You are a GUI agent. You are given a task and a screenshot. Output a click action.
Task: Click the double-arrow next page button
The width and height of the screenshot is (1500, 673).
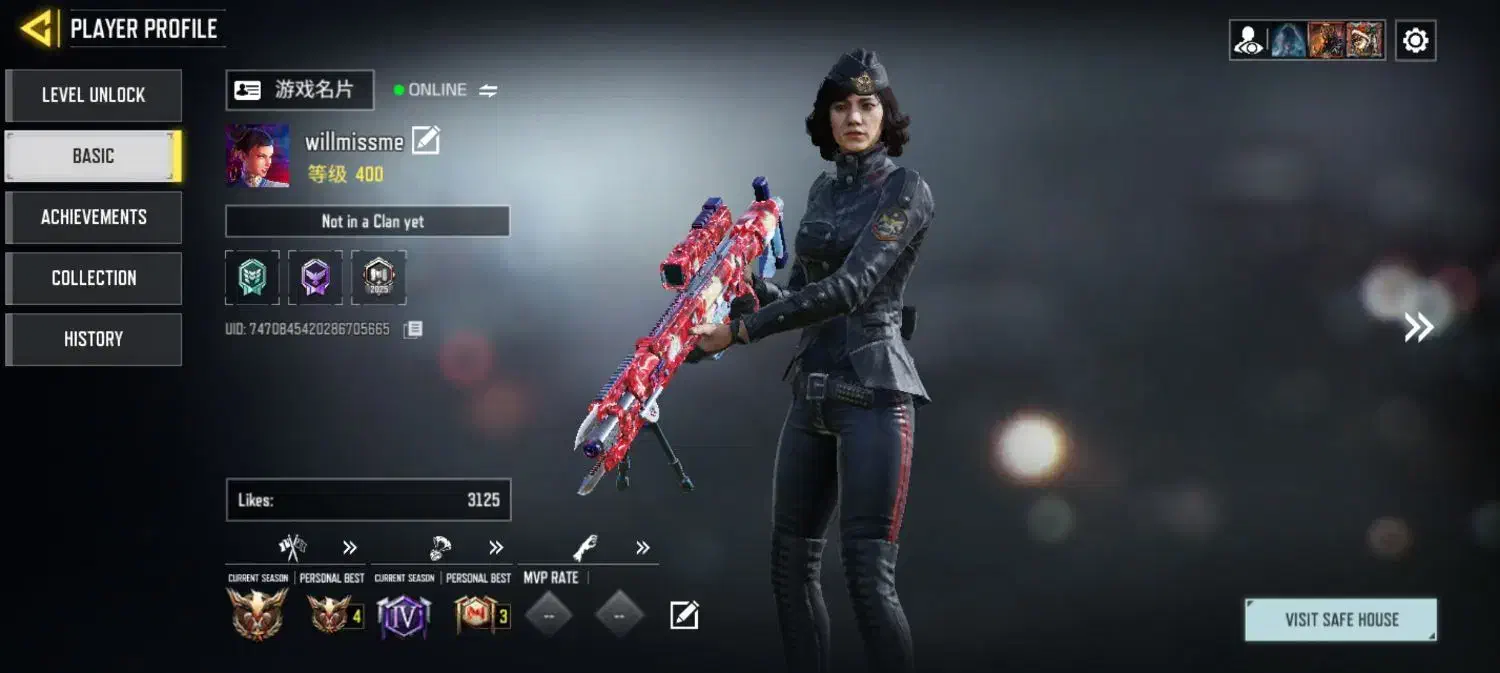pos(1418,327)
